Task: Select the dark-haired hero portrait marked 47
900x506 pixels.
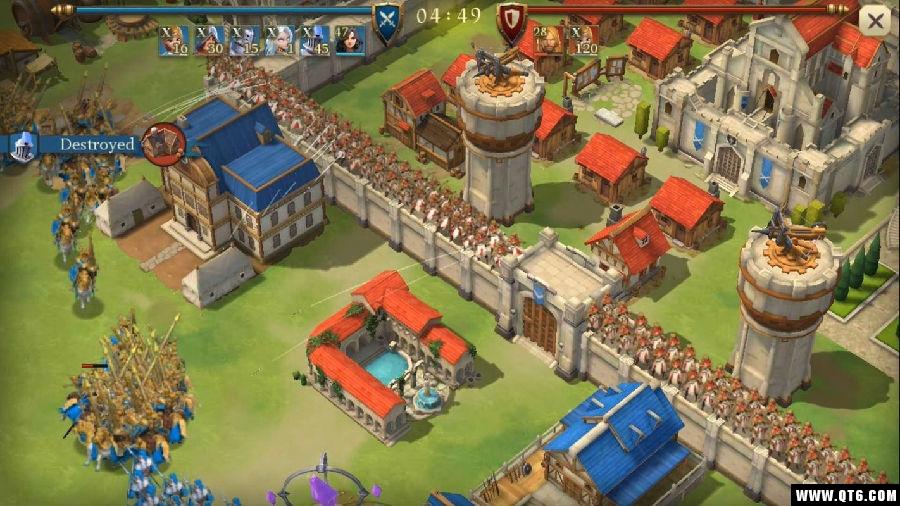Action: click(x=350, y=40)
